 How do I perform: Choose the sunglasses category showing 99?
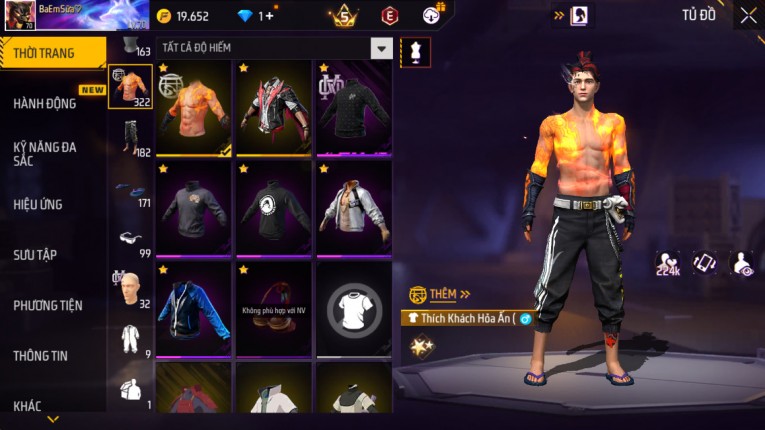130,240
